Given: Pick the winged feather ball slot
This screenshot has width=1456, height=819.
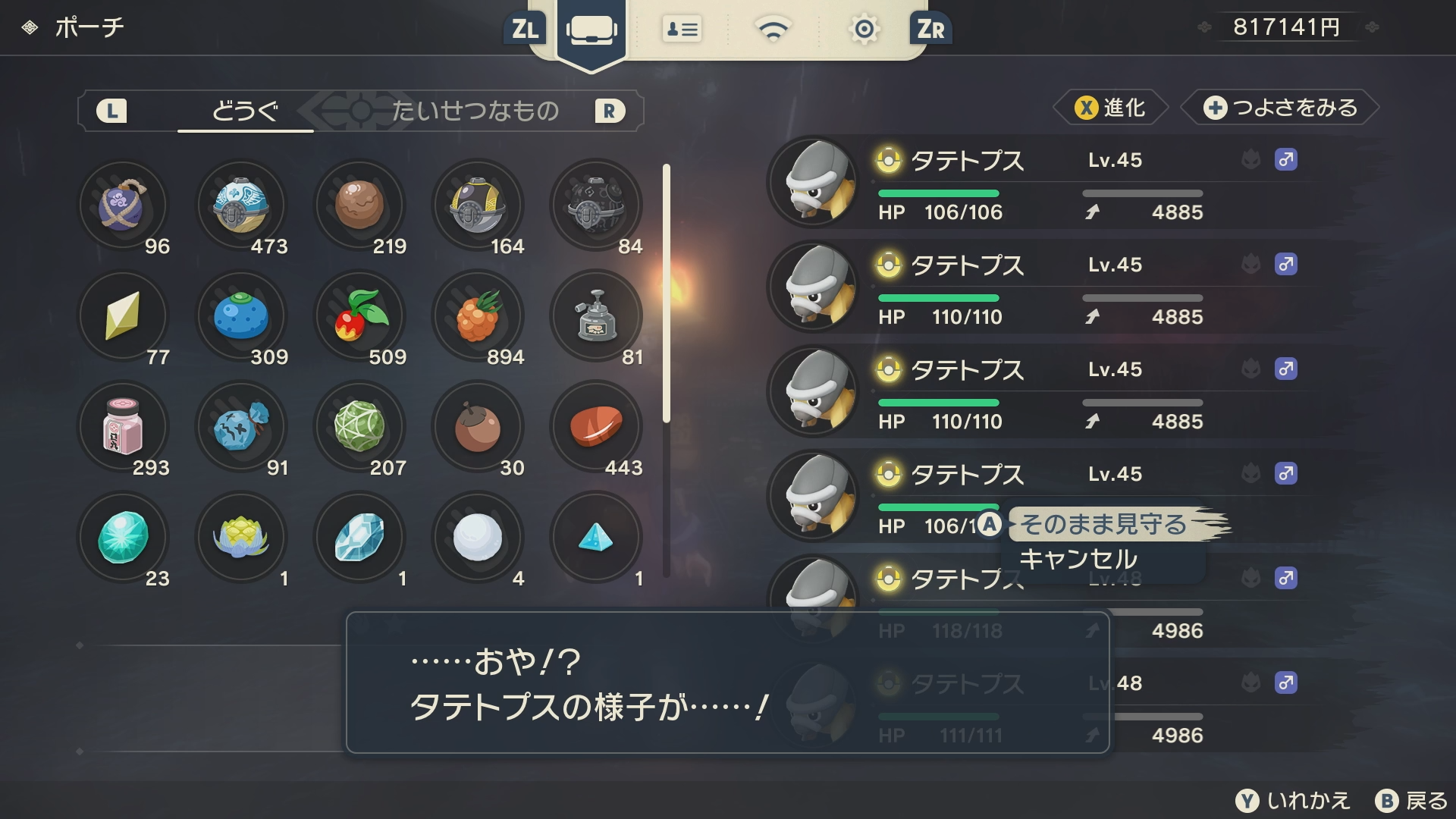Looking at the screenshot, I should point(241,206).
